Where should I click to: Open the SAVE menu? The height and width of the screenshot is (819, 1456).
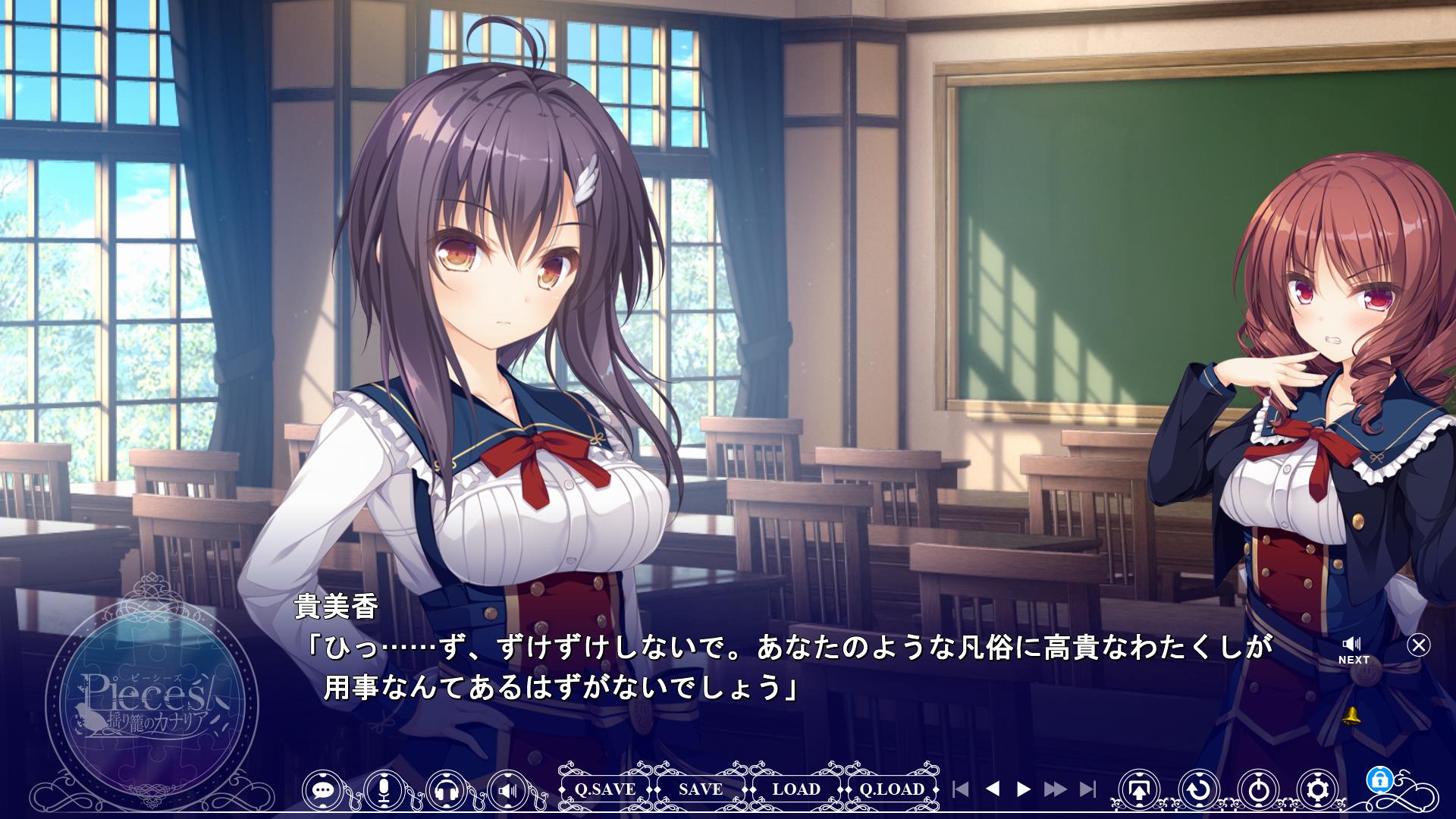pos(701,789)
